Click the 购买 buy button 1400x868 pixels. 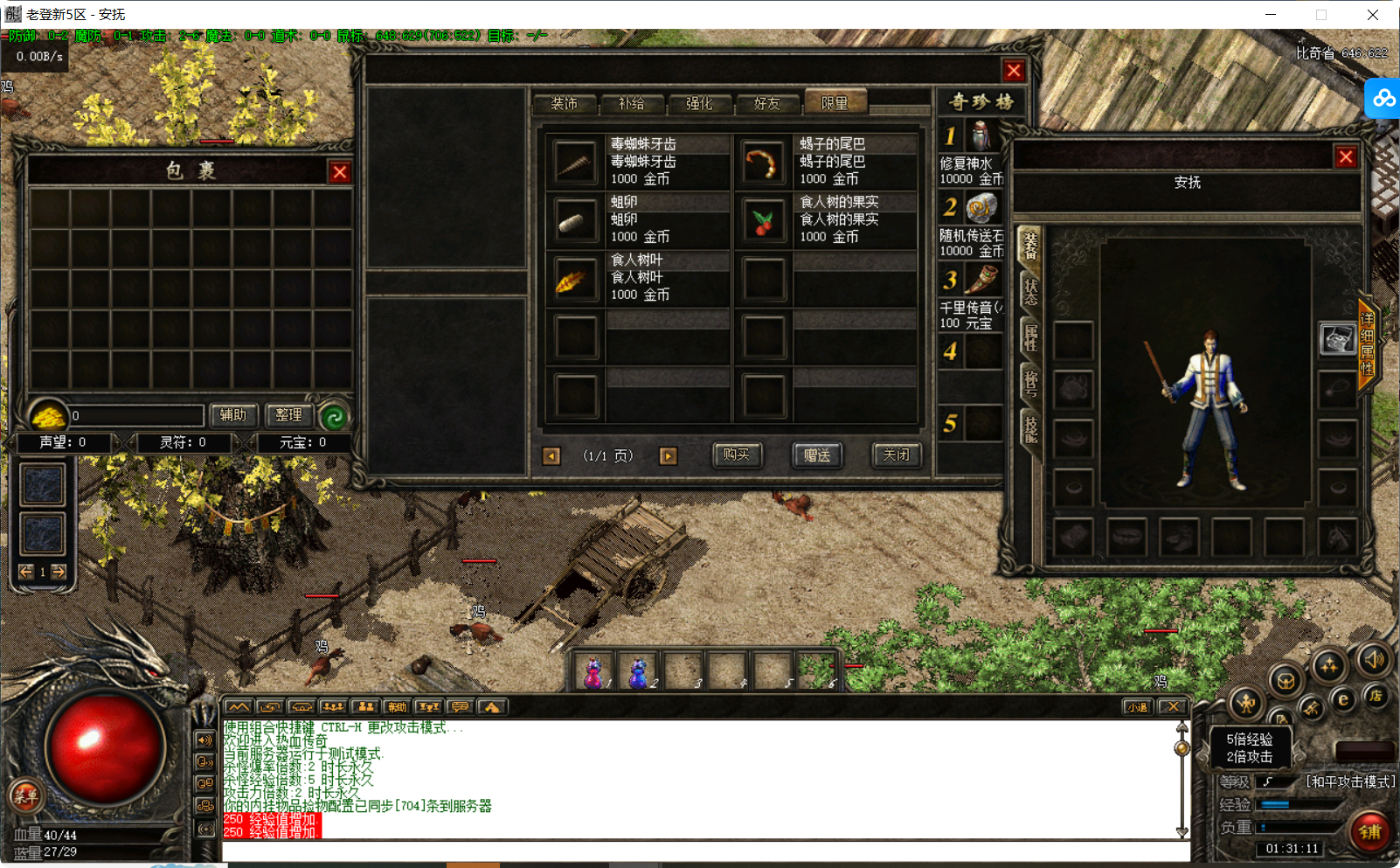(736, 455)
